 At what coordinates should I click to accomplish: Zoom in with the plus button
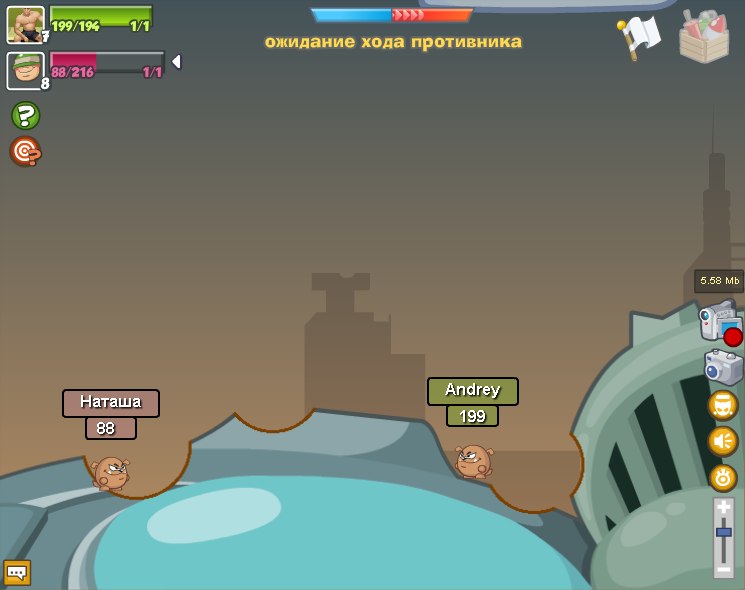[723, 508]
